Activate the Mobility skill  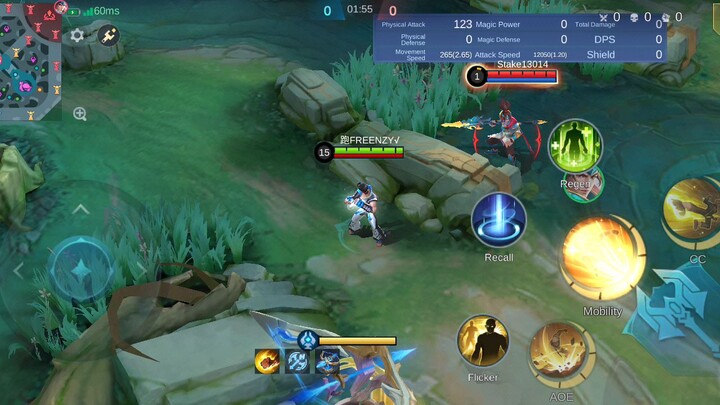[x=603, y=257]
